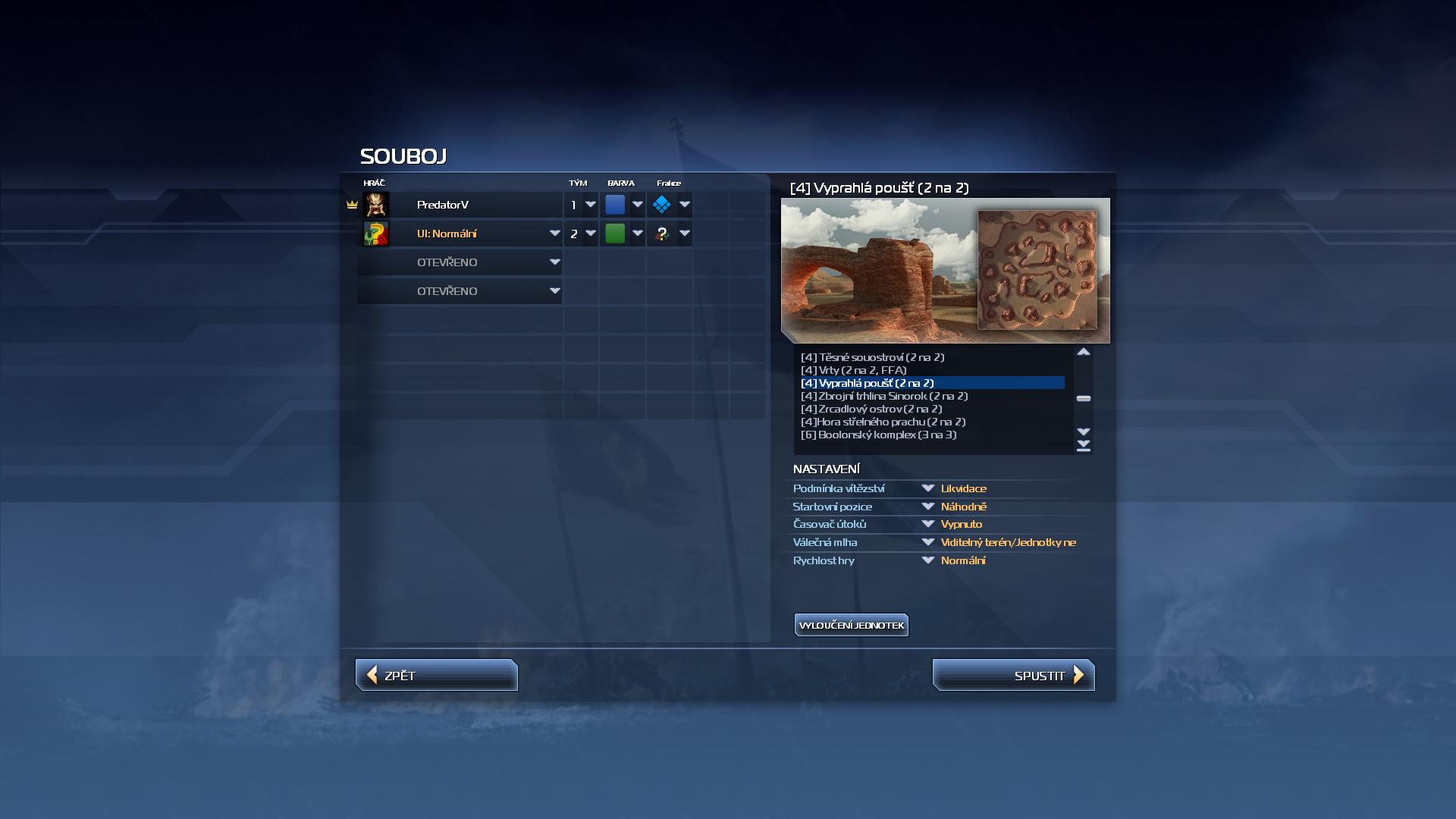1456x819 pixels.
Task: Choose the Hora střelného prachu map
Action: pos(883,422)
